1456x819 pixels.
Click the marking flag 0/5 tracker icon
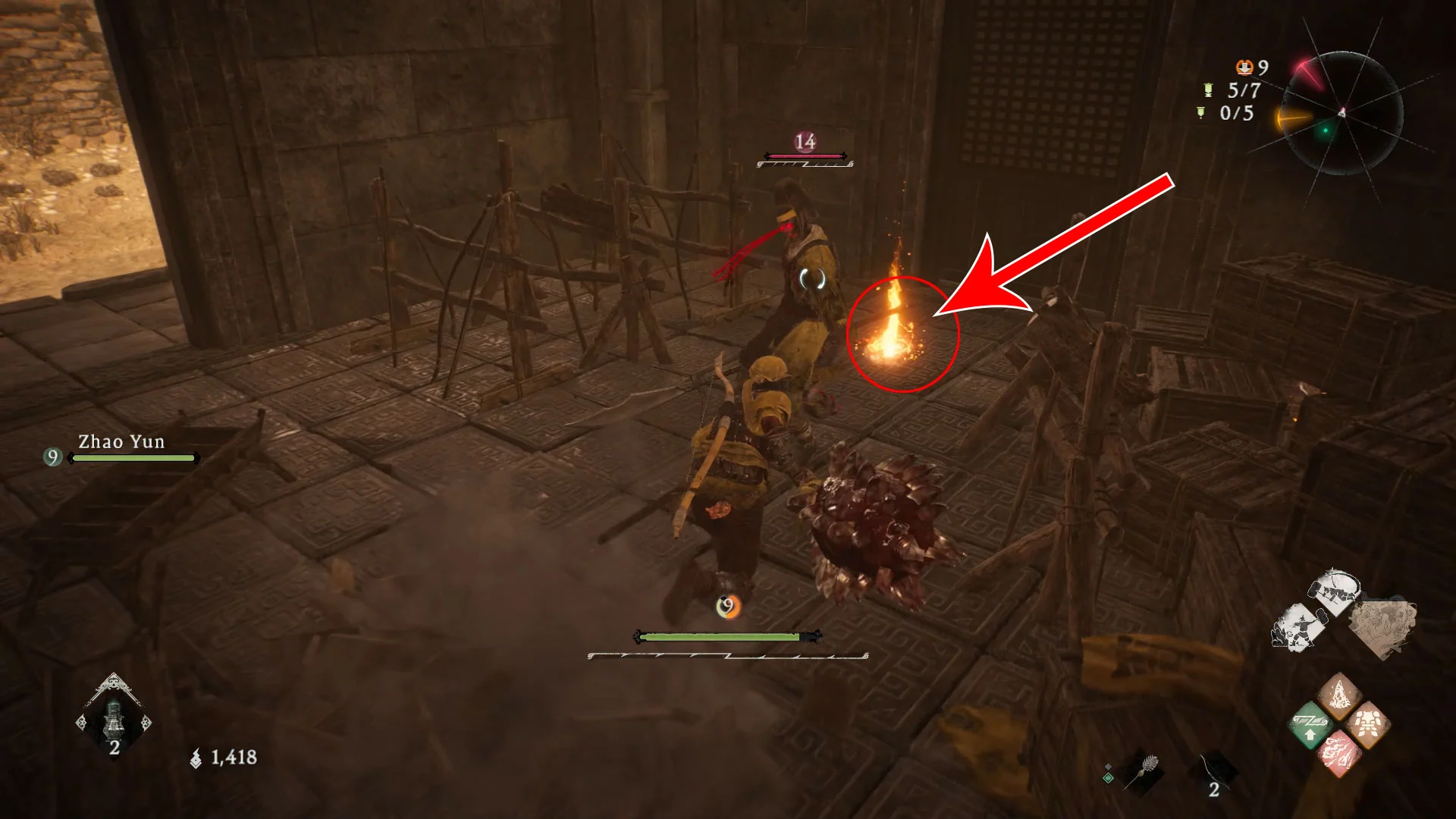pos(1200,113)
